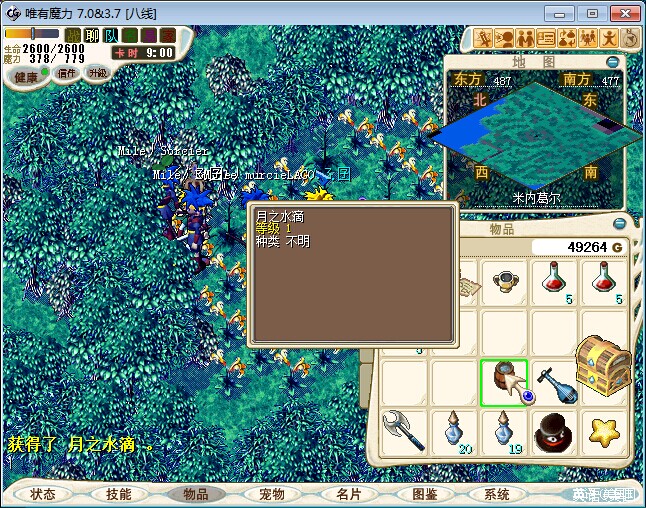Select the trophy cup item slot

click(504, 282)
